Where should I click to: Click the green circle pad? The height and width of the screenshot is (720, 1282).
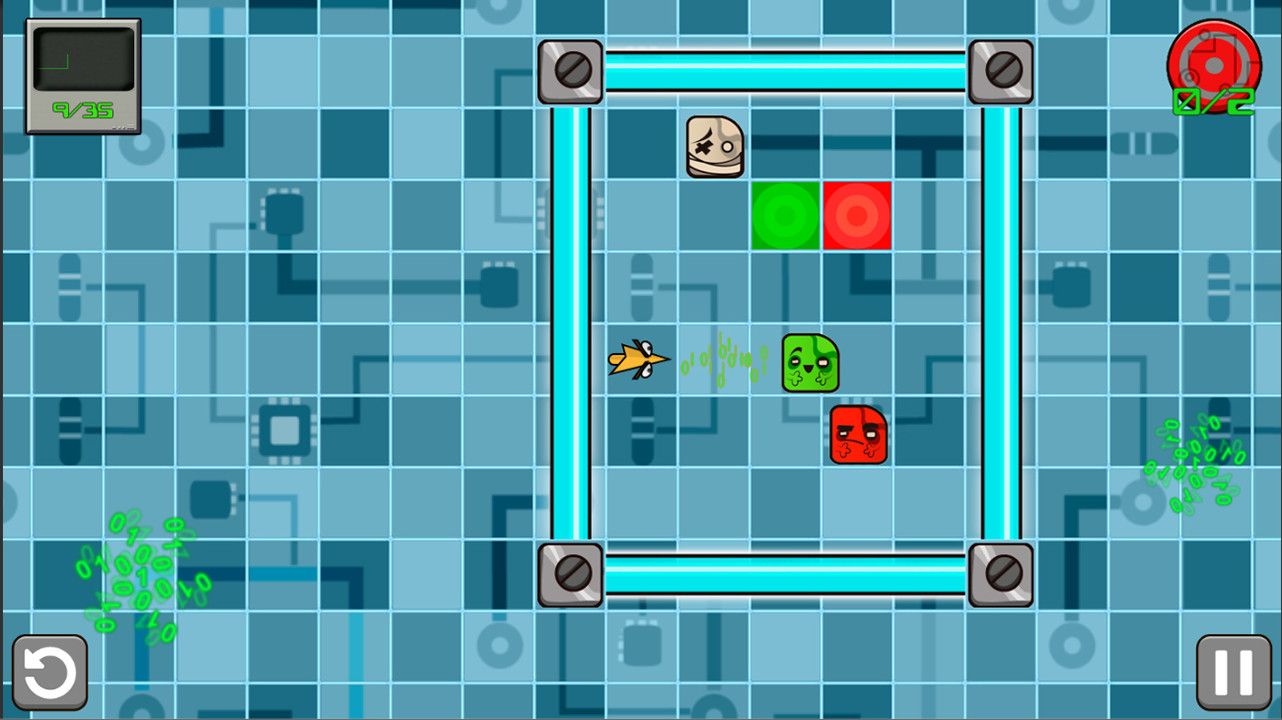click(786, 214)
